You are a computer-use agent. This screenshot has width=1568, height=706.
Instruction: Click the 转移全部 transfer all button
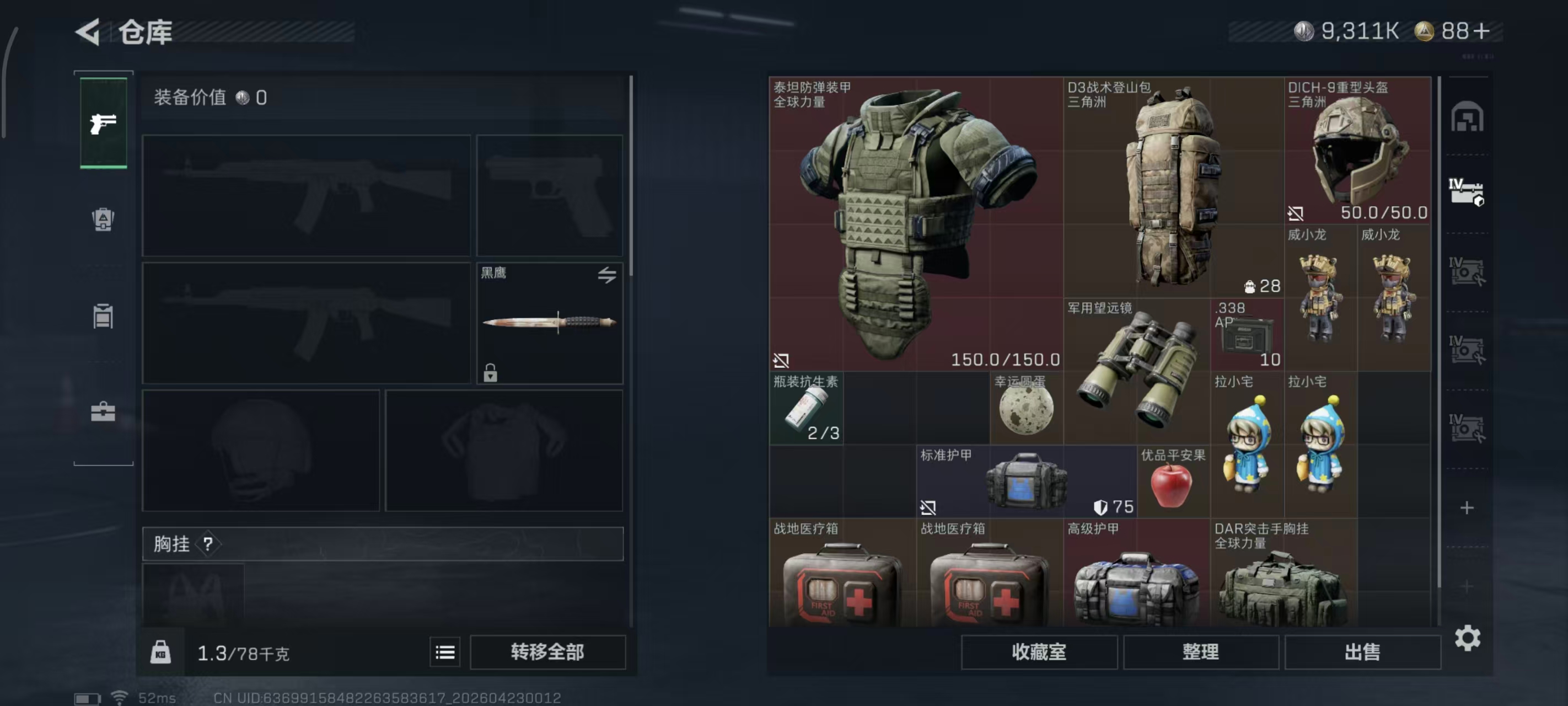click(547, 652)
